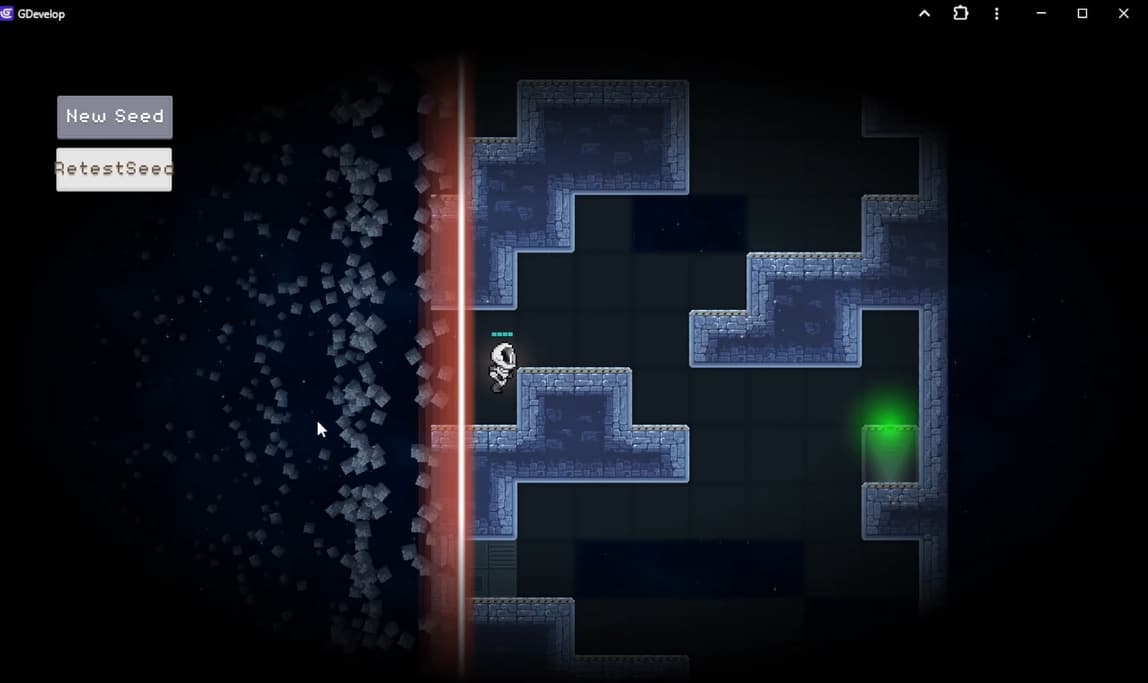
Task: Minimize the GDevelop window
Action: point(1041,14)
